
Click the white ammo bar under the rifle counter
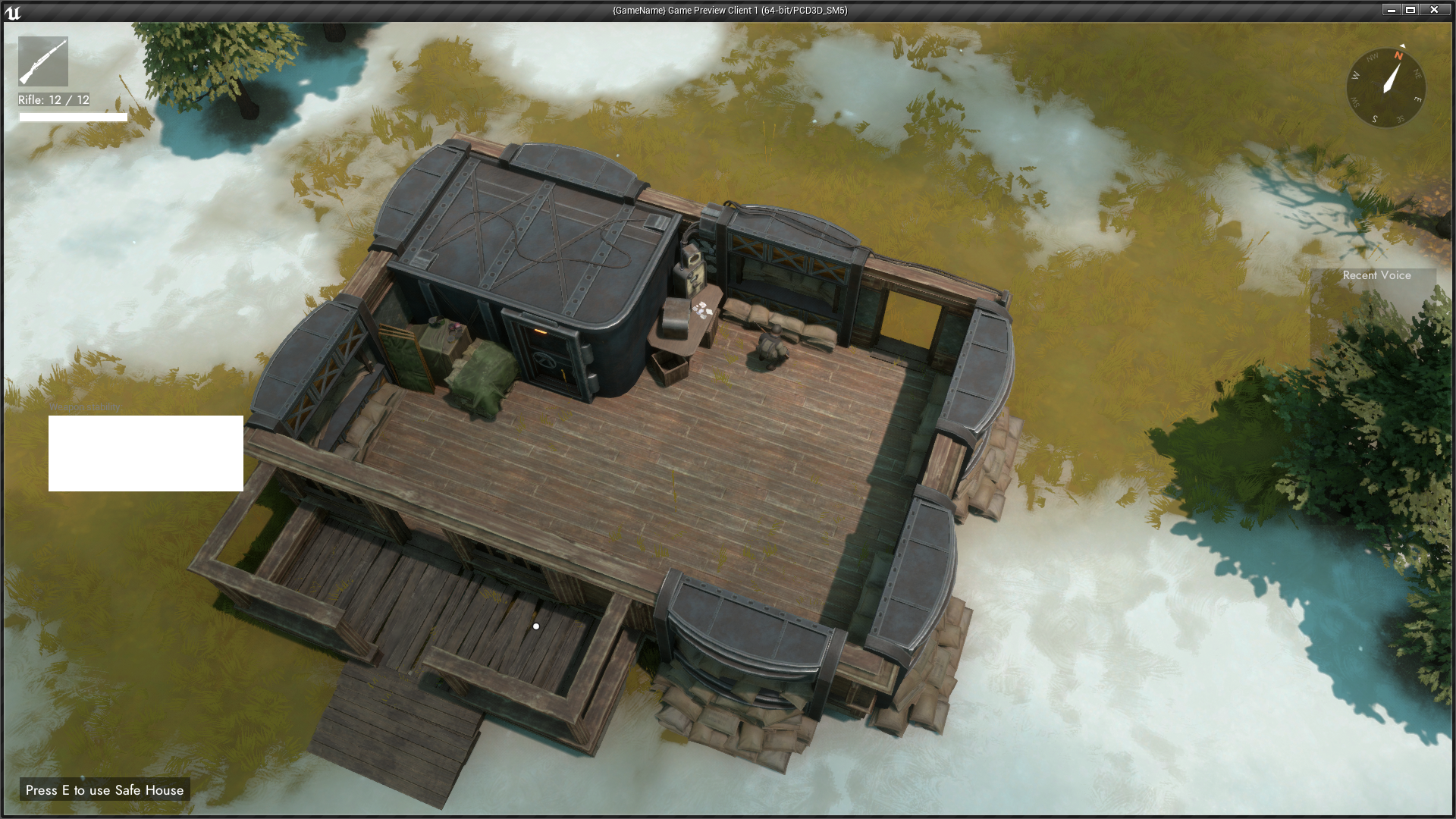tap(72, 118)
